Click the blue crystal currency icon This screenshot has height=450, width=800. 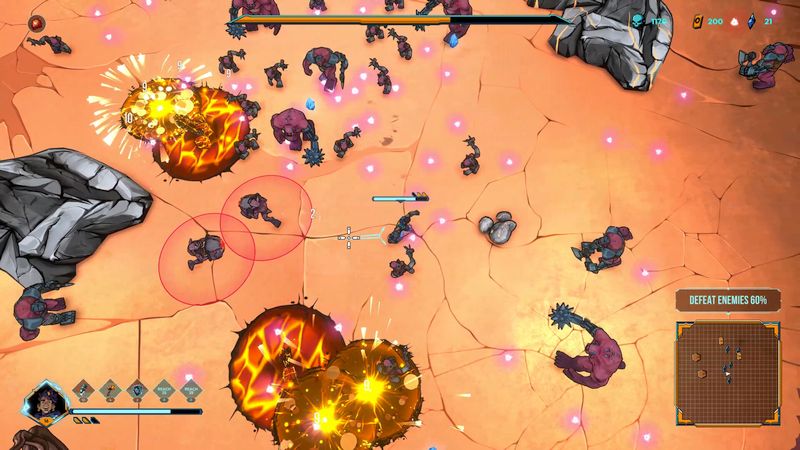[750, 20]
